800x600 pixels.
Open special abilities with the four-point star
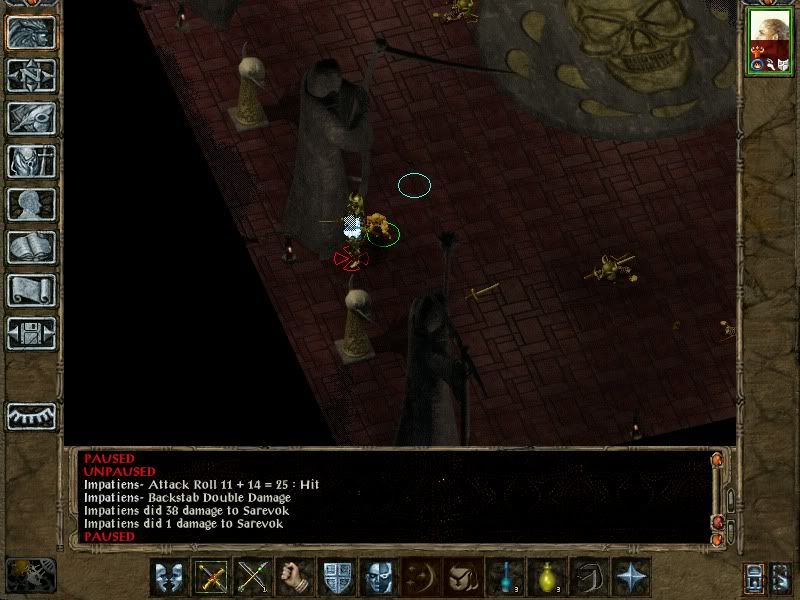632,577
